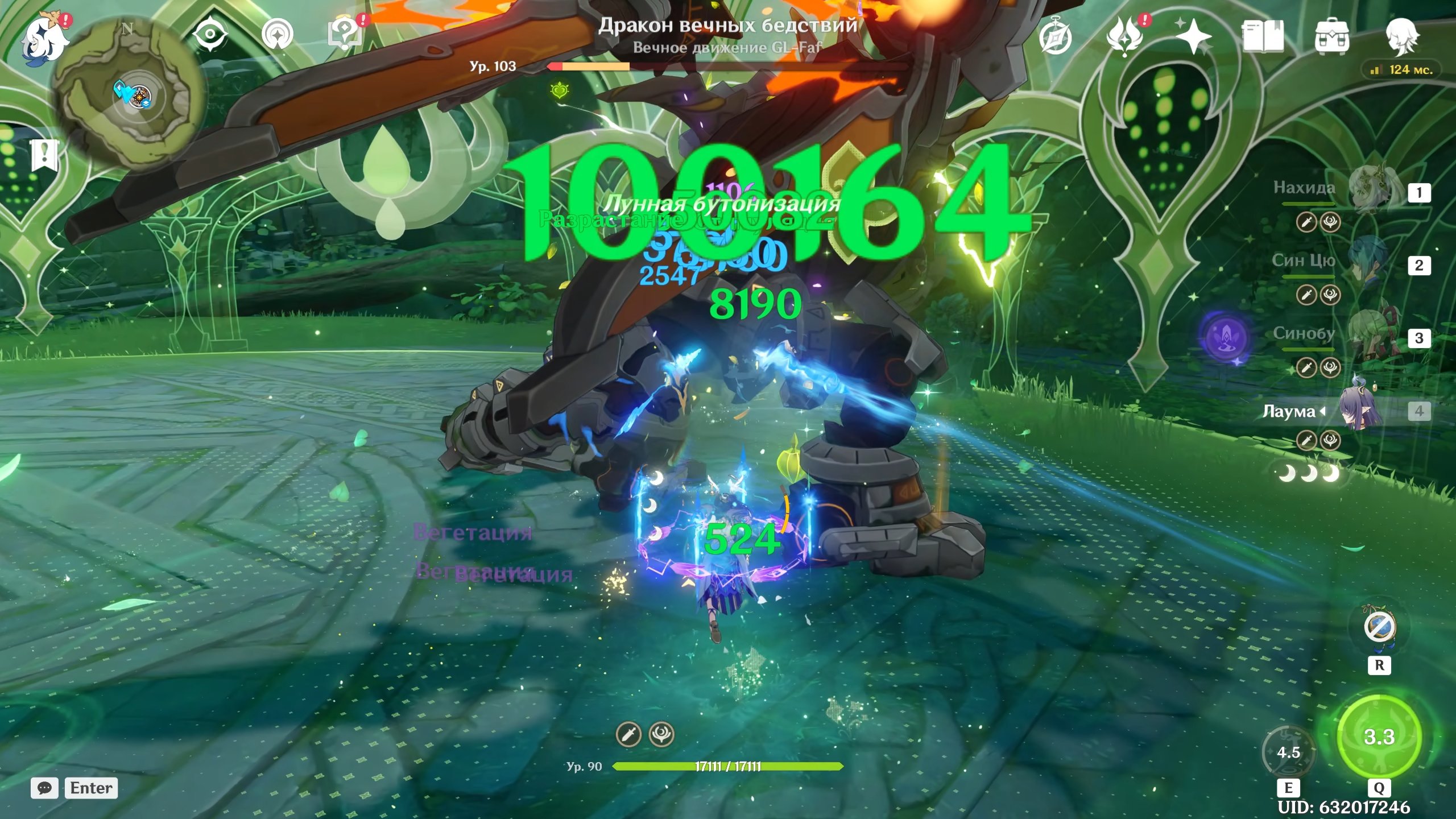
Task: Open the character profile icon
Action: tap(1401, 36)
